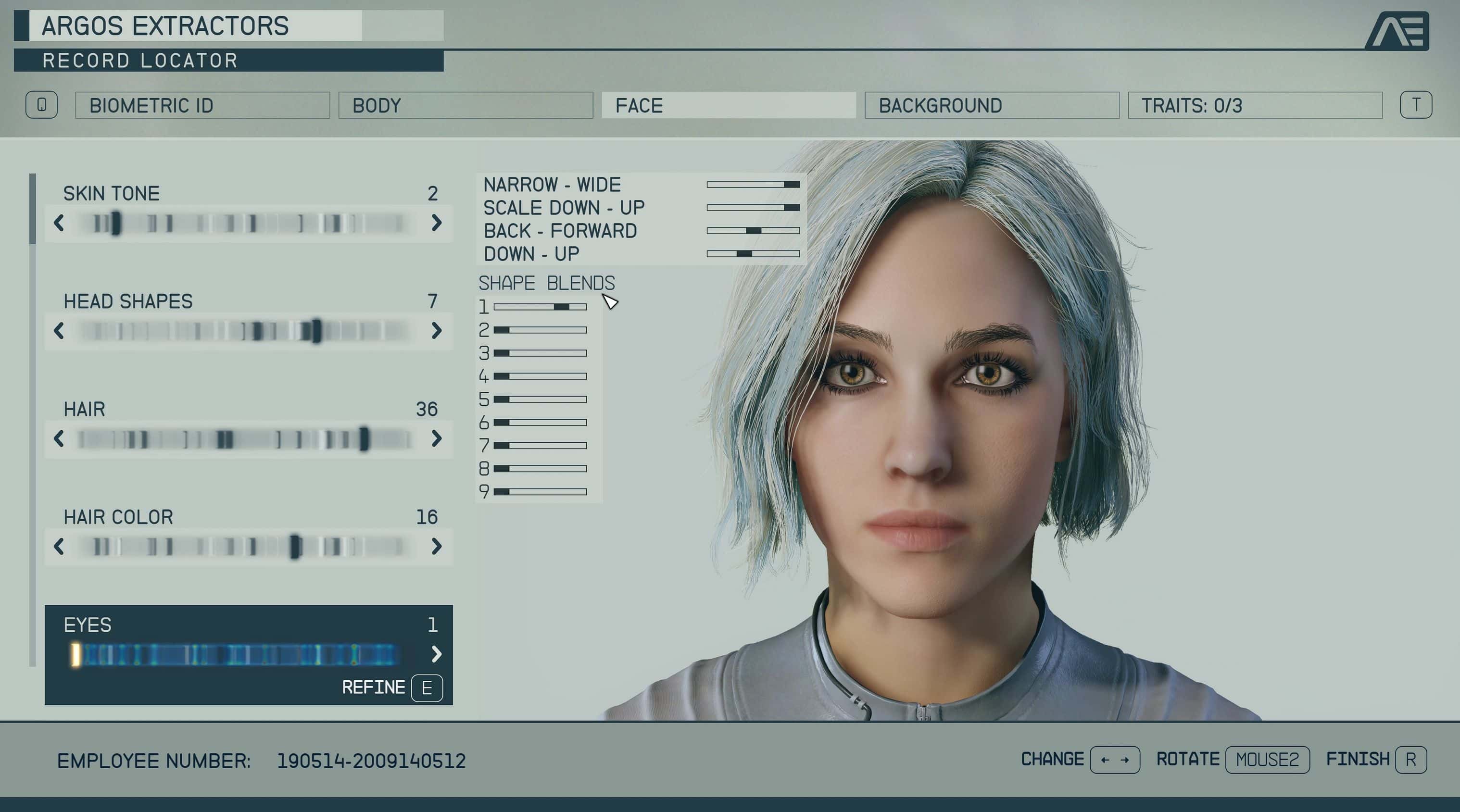This screenshot has height=812, width=1460.
Task: Set the Scale Down - Up slider
Action: pyautogui.click(x=753, y=207)
